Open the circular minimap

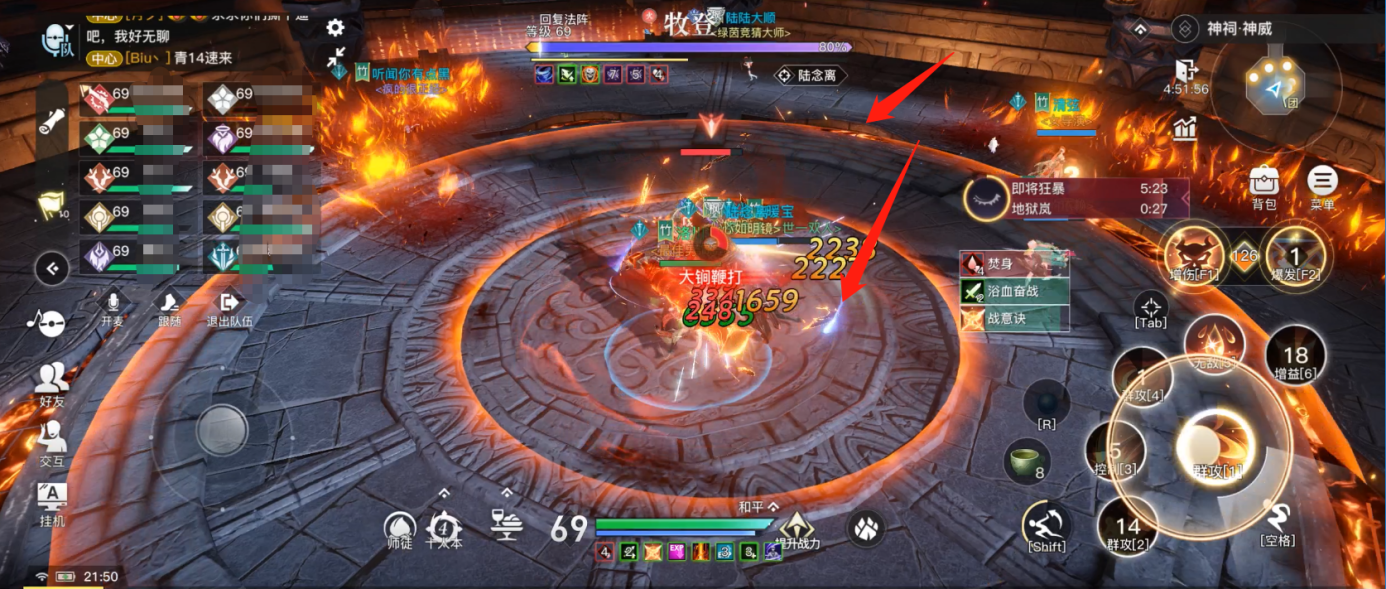pyautogui.click(x=1275, y=87)
